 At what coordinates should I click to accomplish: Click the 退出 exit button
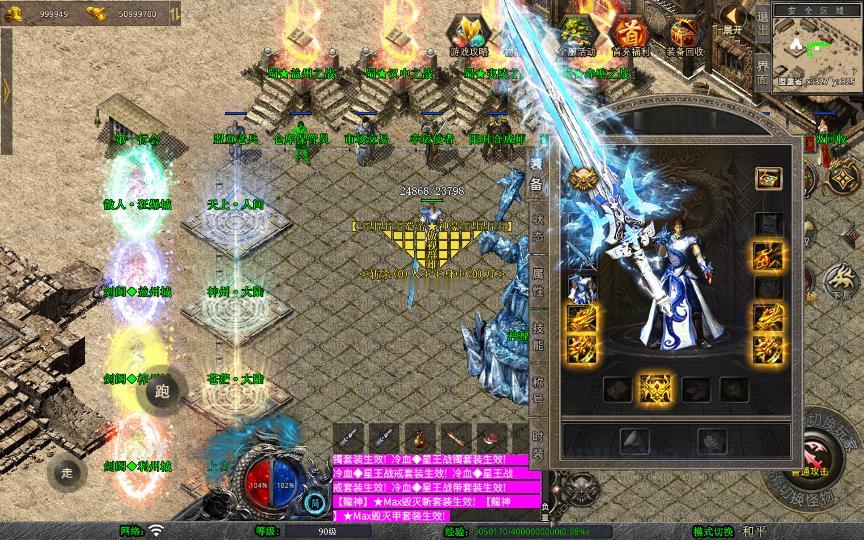[x=763, y=20]
